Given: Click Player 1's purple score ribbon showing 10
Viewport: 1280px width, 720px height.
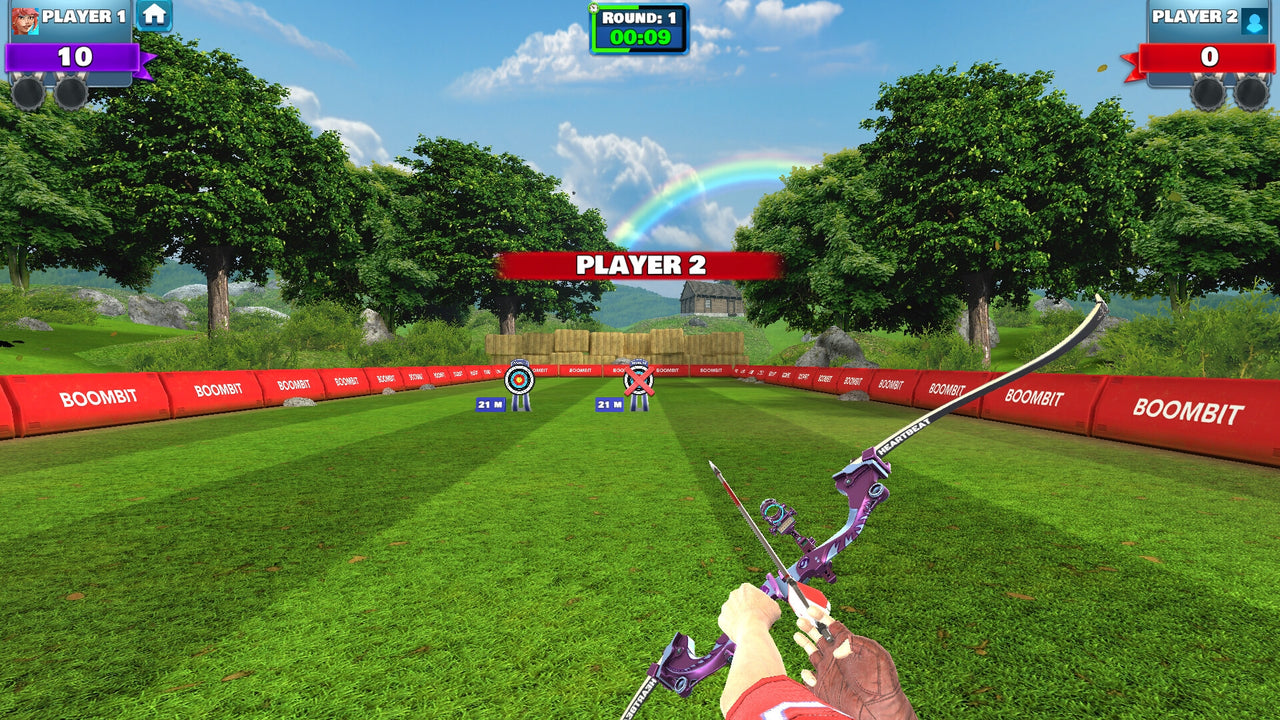Looking at the screenshot, I should click(72, 57).
